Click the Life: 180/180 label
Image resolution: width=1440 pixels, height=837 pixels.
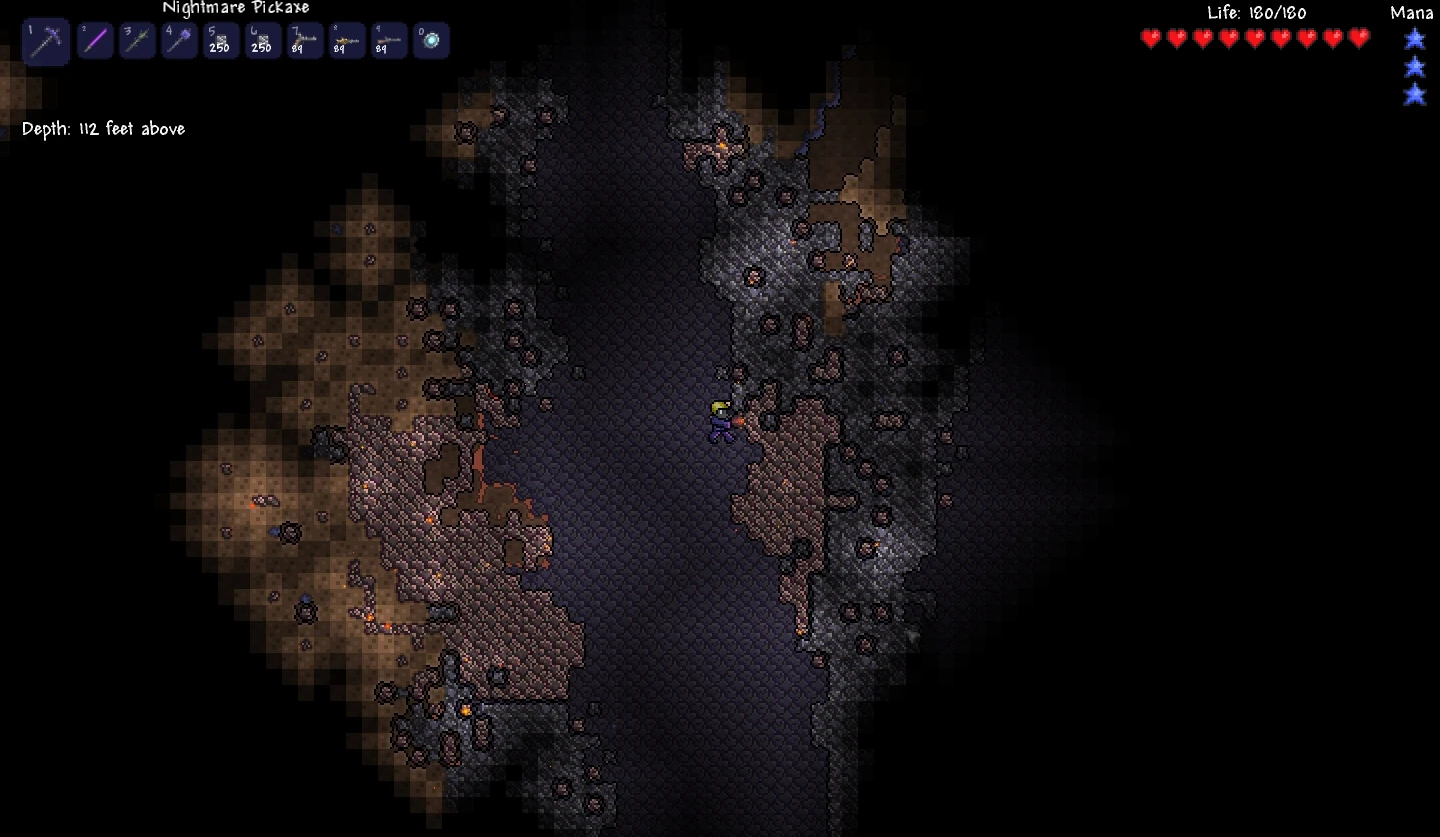1258,13
